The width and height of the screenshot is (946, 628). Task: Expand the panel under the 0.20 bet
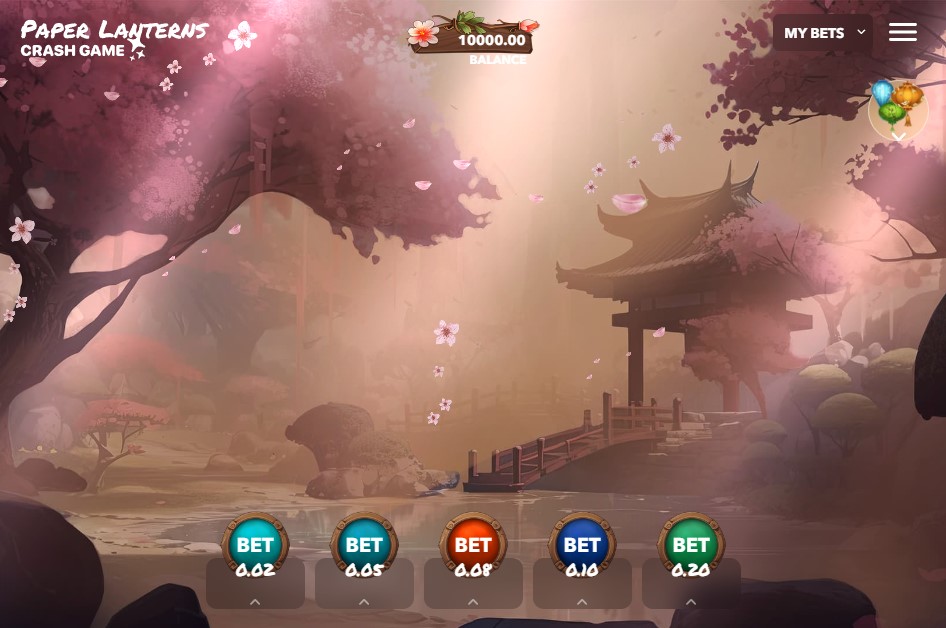[691, 601]
